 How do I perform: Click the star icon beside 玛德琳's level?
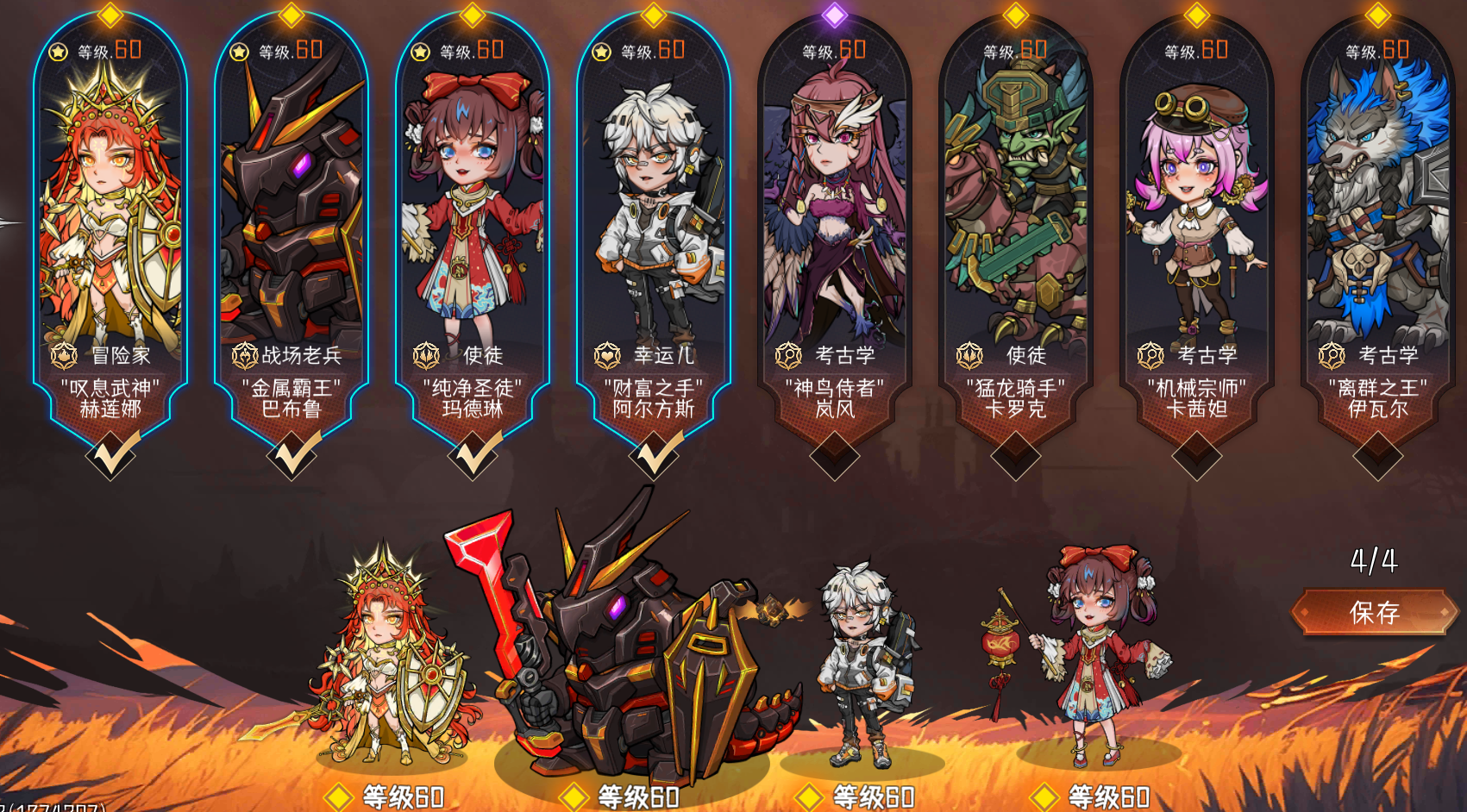tap(421, 51)
